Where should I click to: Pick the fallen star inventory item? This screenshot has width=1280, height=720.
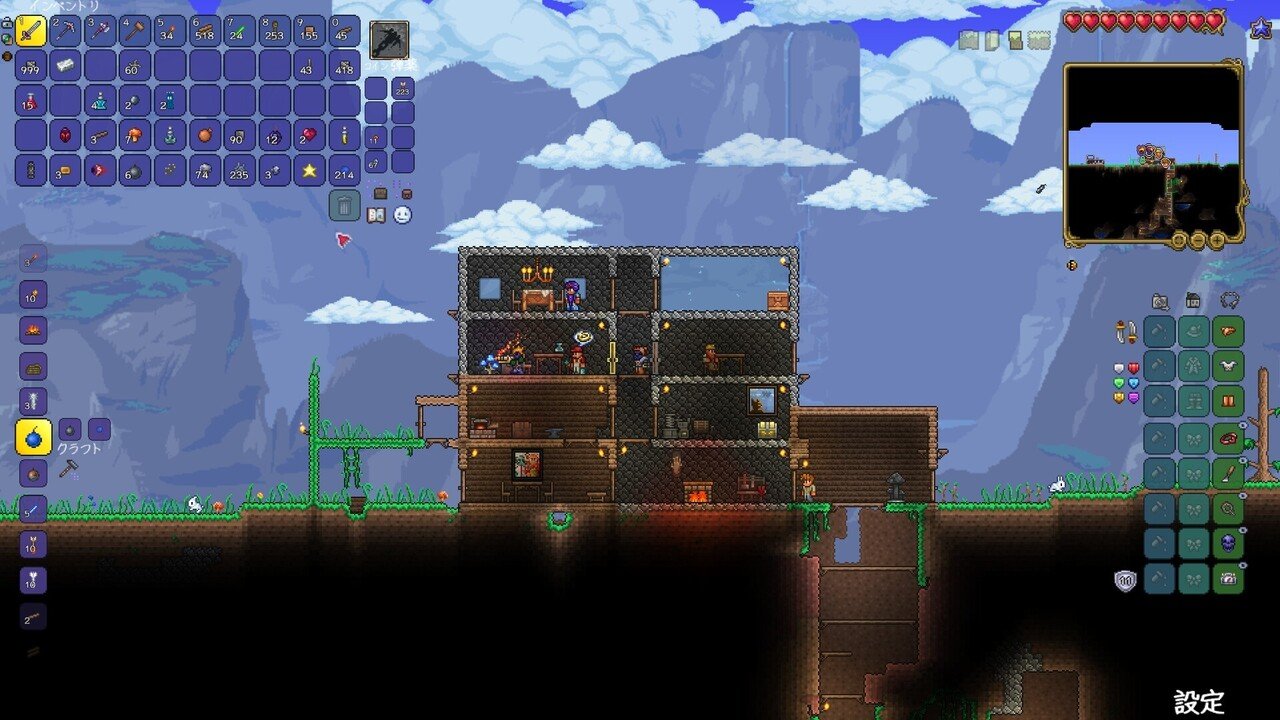click(x=309, y=170)
